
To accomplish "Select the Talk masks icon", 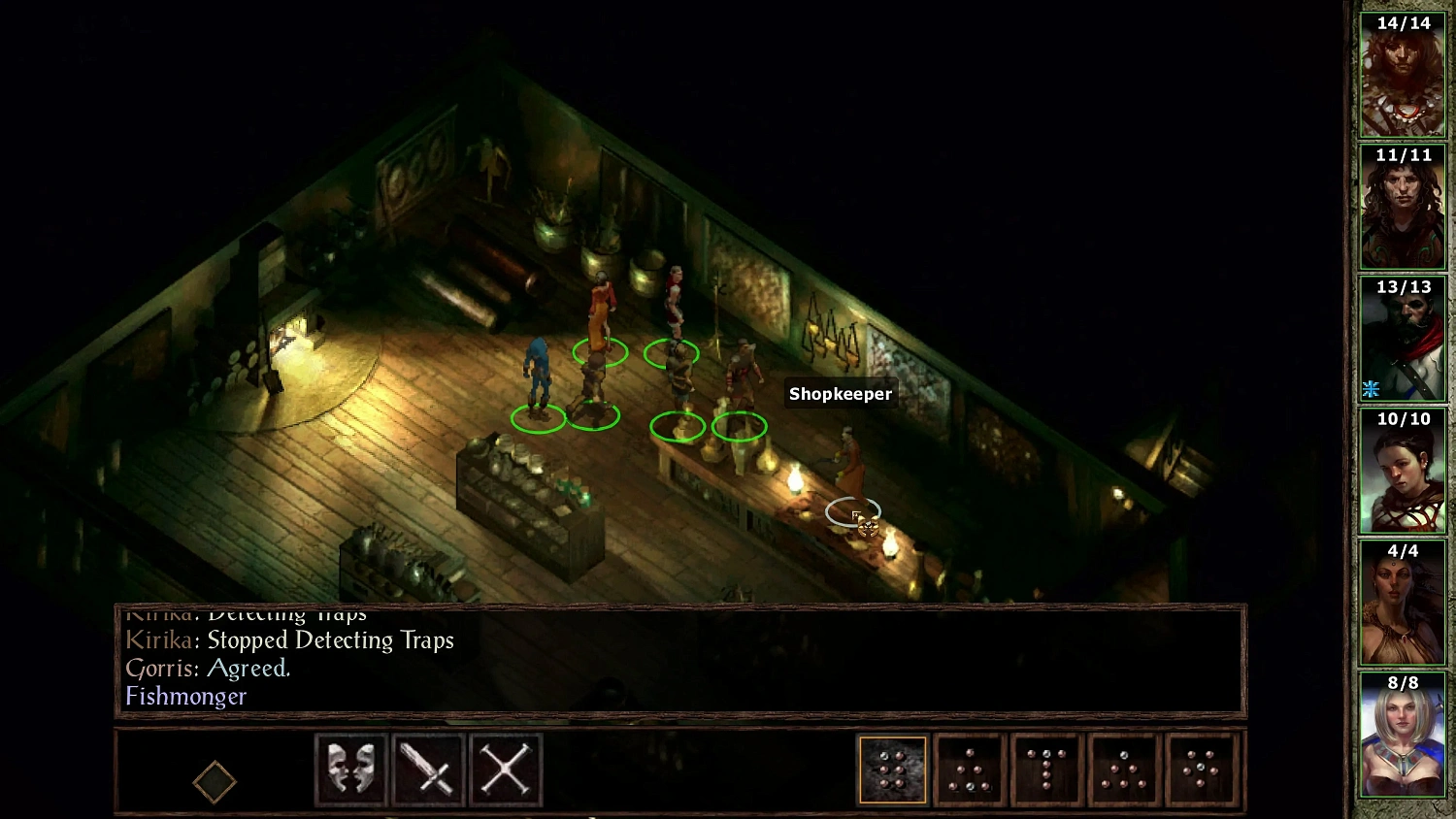I will 350,770.
